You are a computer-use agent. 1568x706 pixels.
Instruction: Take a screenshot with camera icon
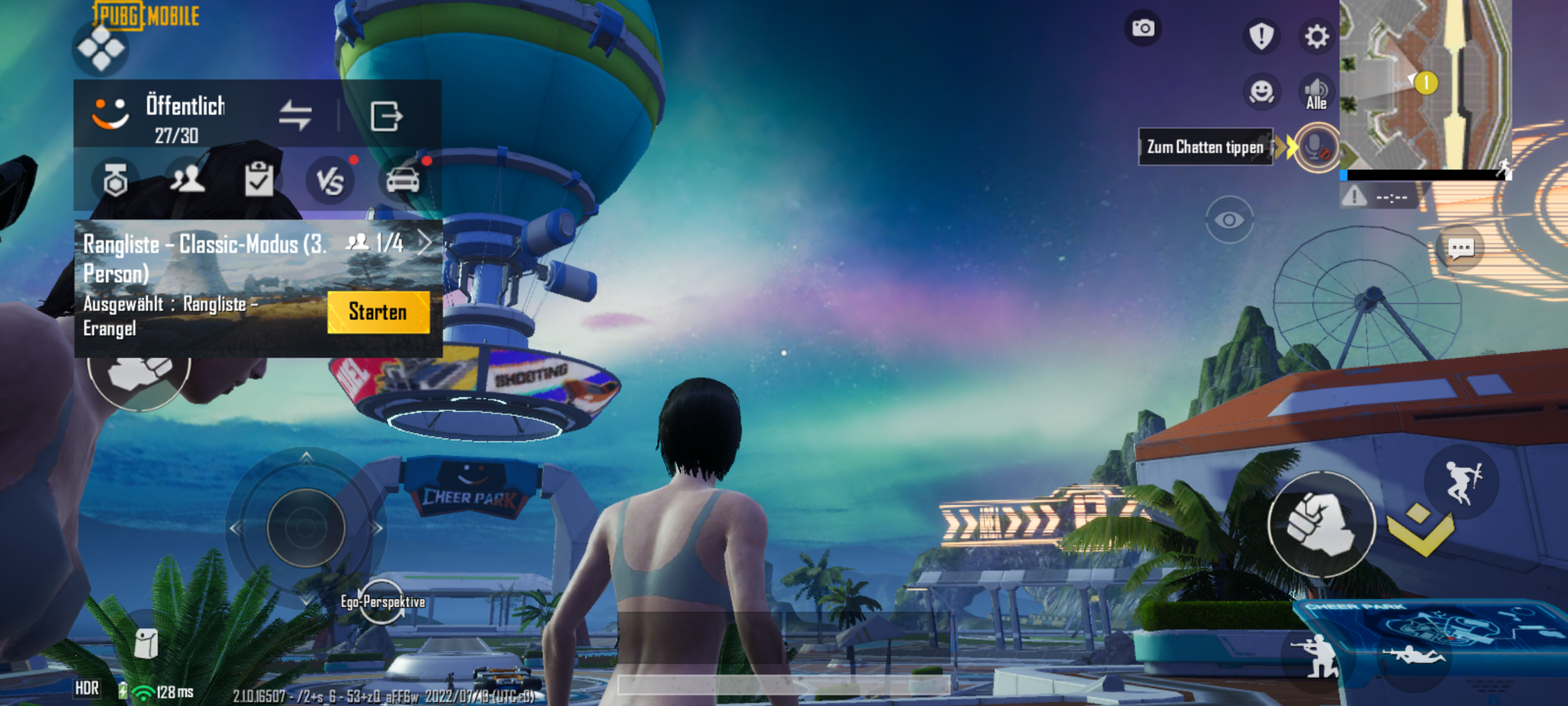[x=1143, y=29]
